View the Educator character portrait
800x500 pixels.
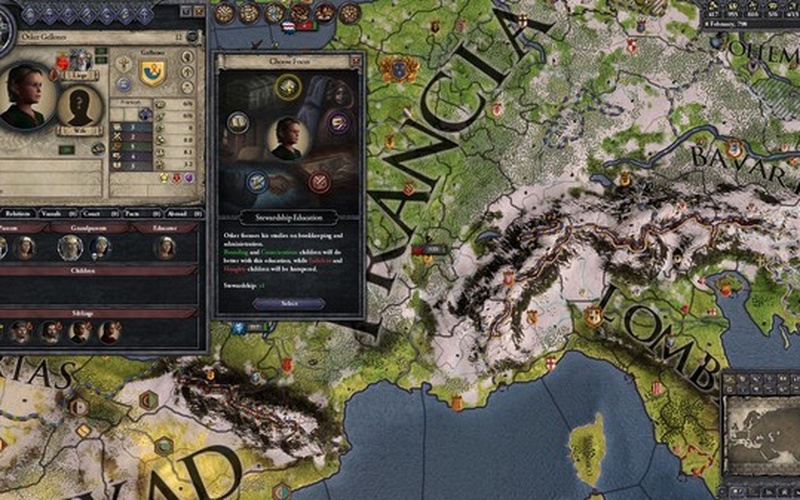pos(165,247)
